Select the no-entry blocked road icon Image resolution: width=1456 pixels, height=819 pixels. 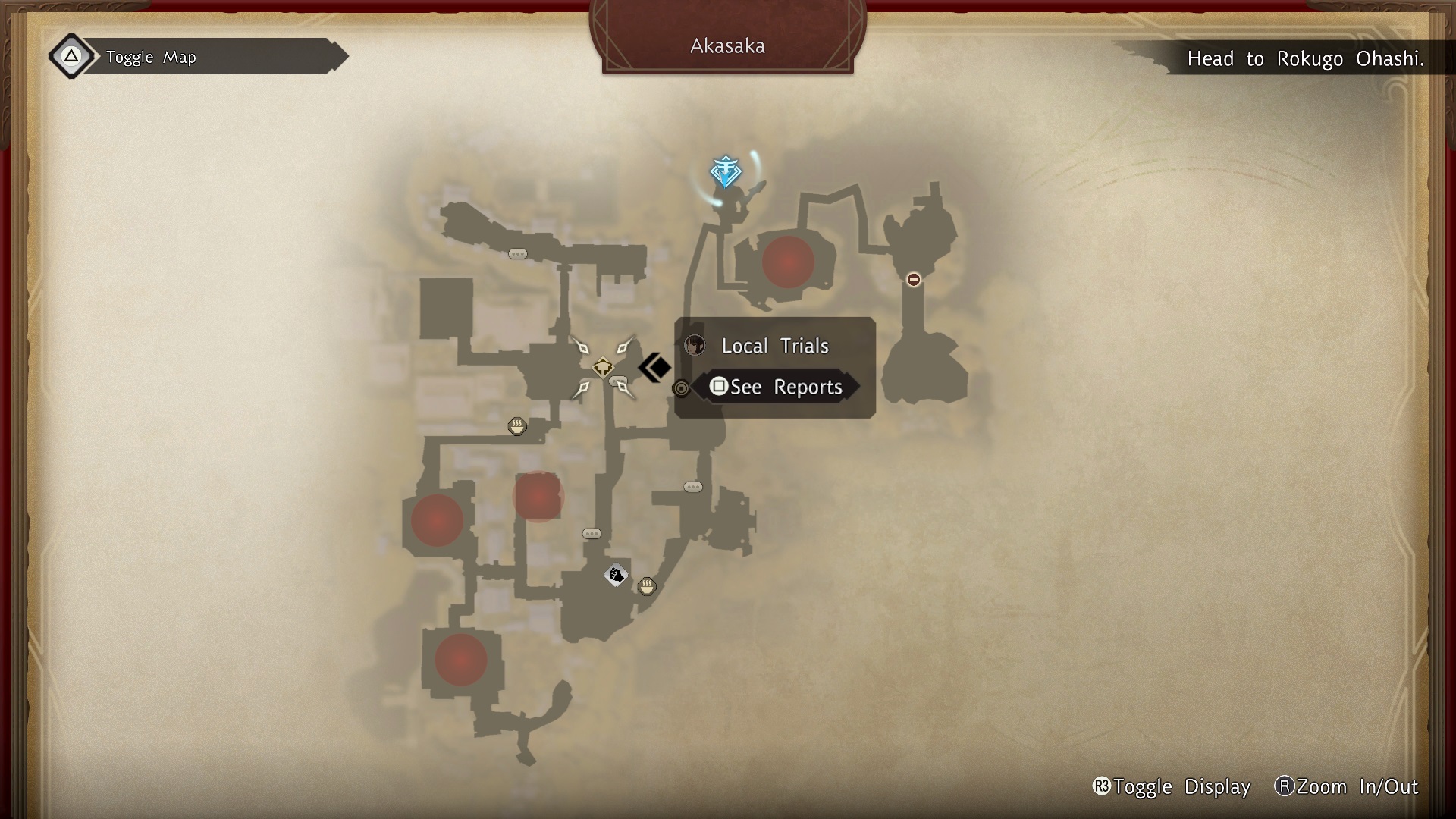[913, 279]
